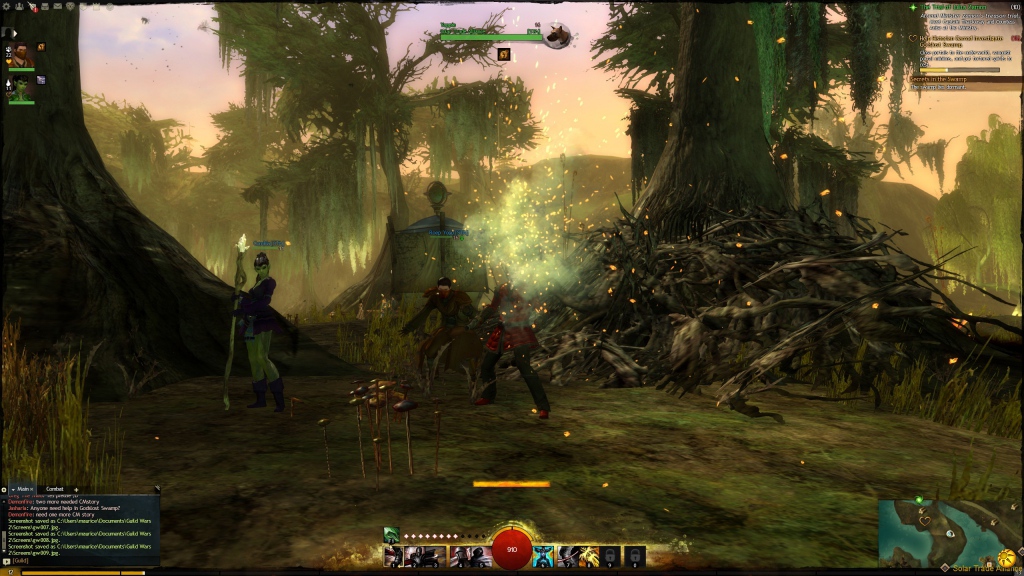
Task: Swap weapons with the green swirl icon
Action: 391,534
